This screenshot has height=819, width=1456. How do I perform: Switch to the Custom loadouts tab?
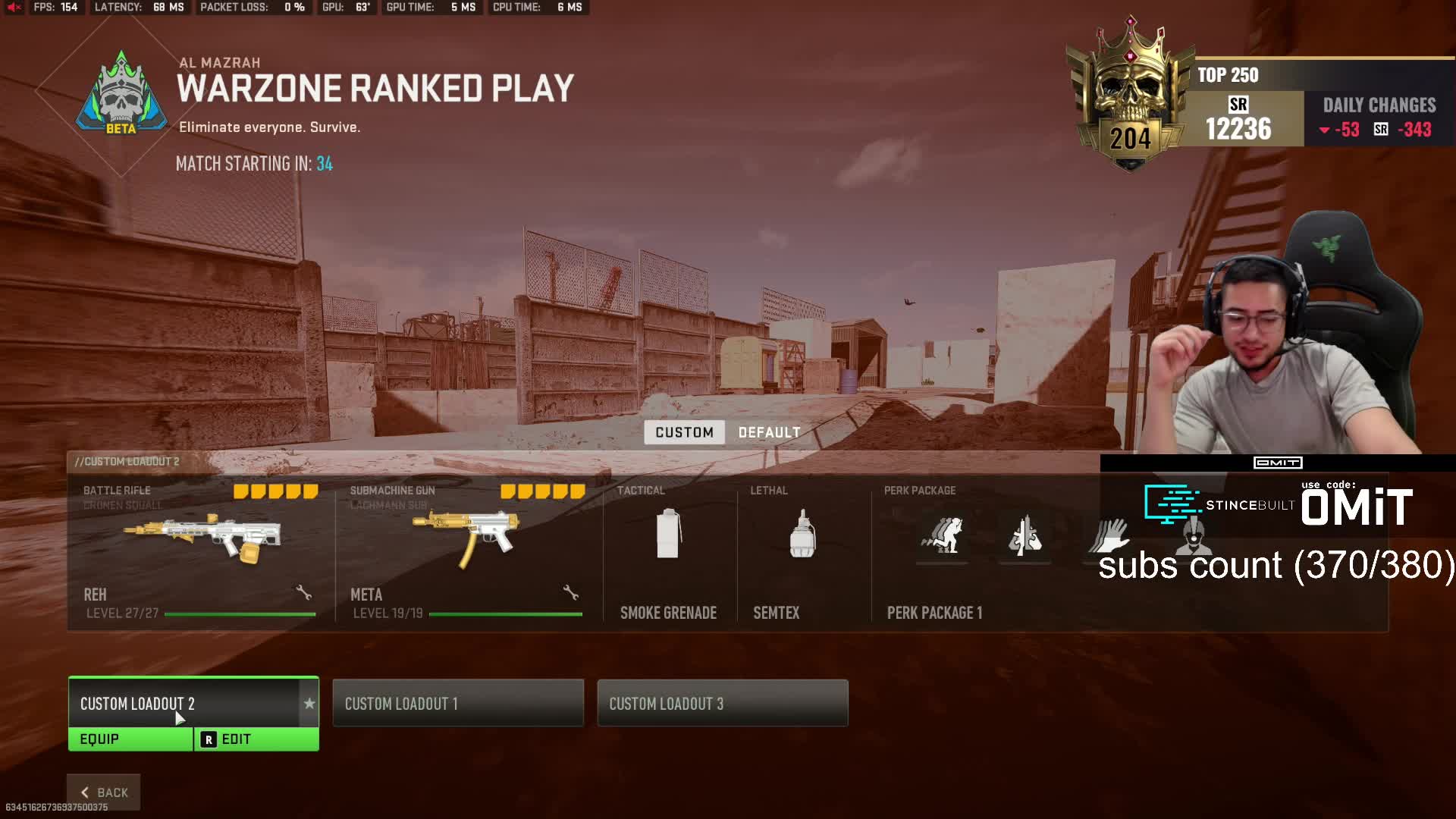pyautogui.click(x=684, y=432)
